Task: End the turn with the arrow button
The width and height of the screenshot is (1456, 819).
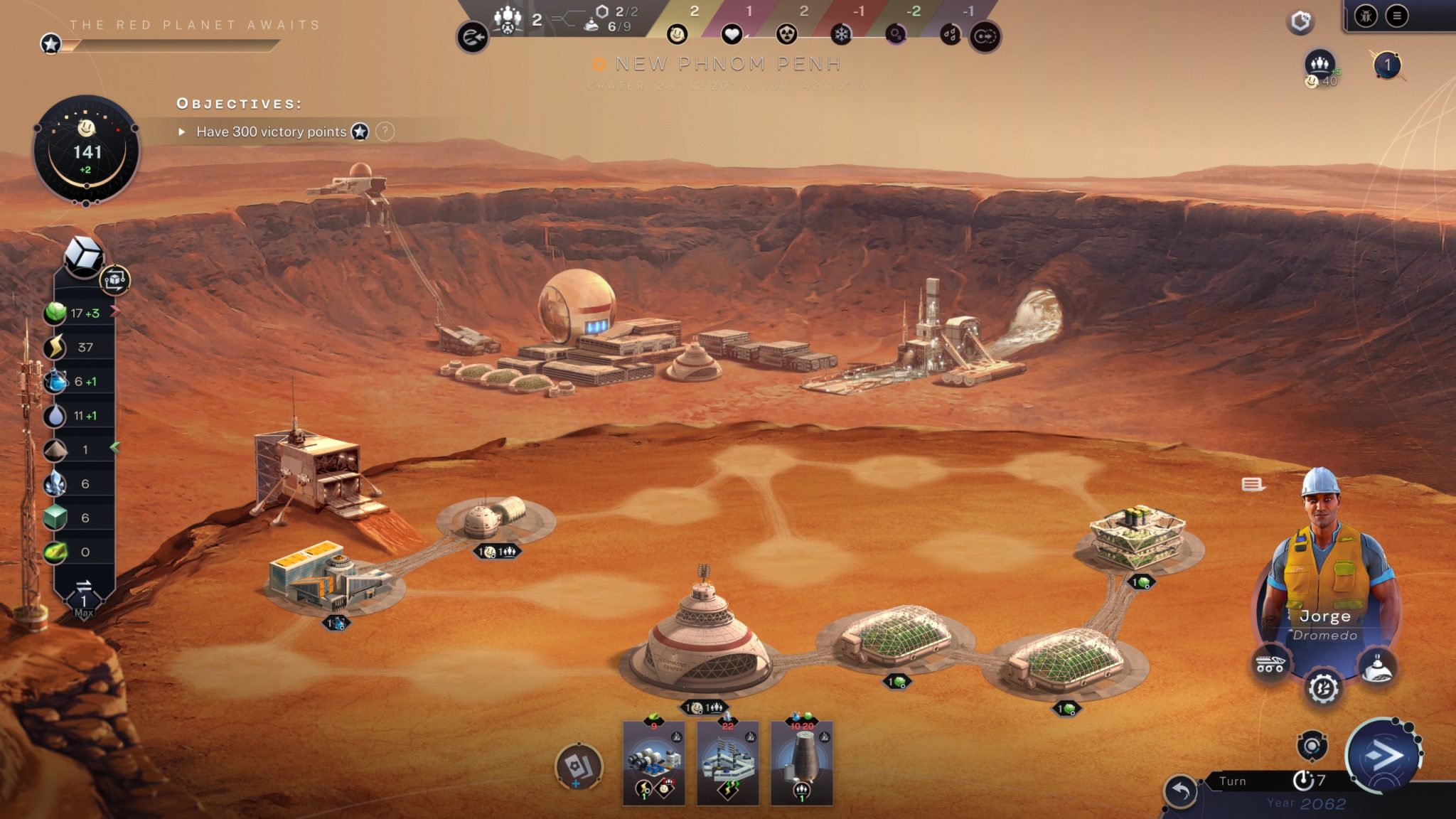Action: (x=1383, y=755)
